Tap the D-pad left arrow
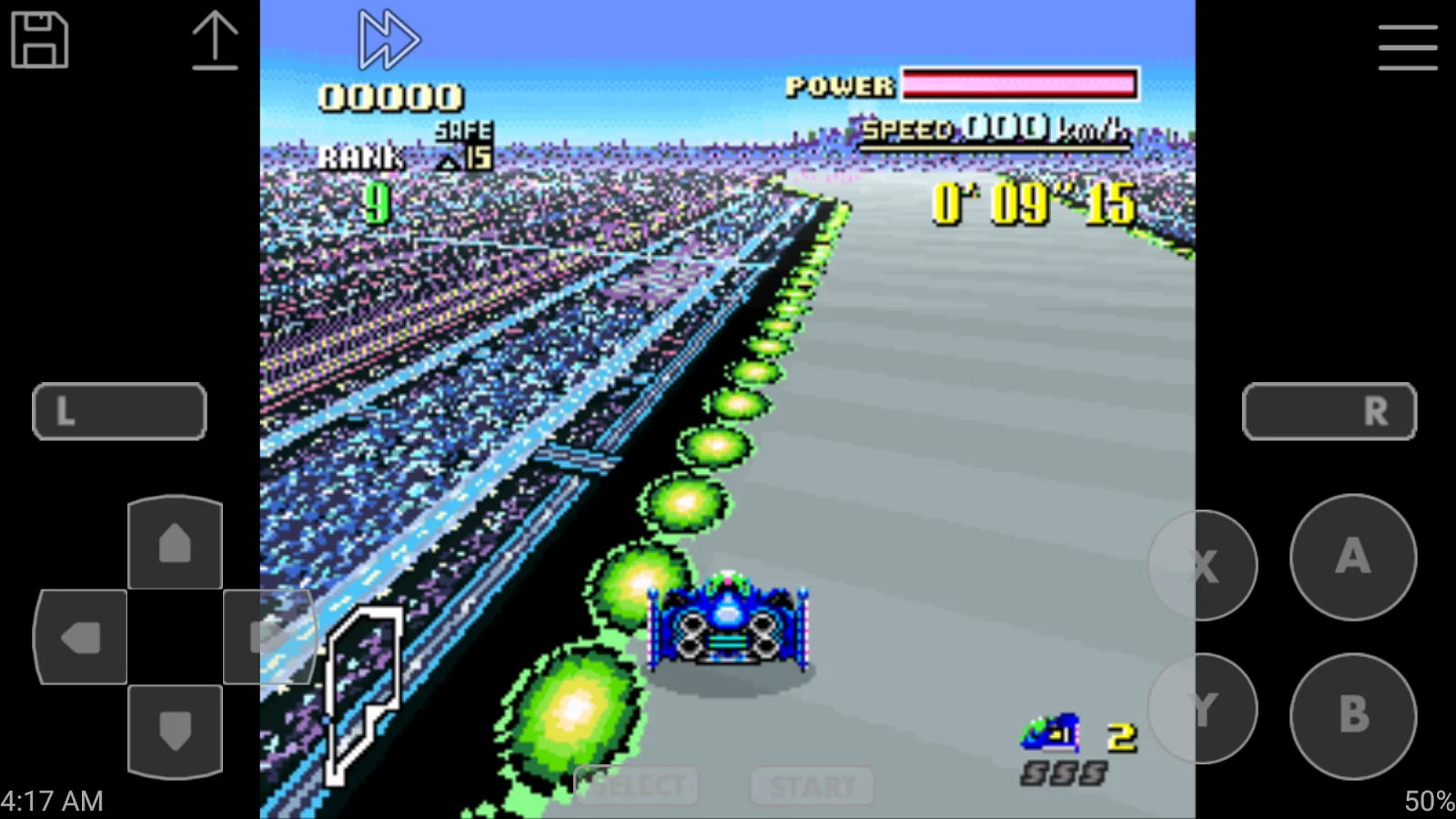Viewport: 1456px width, 819px height. tap(80, 637)
